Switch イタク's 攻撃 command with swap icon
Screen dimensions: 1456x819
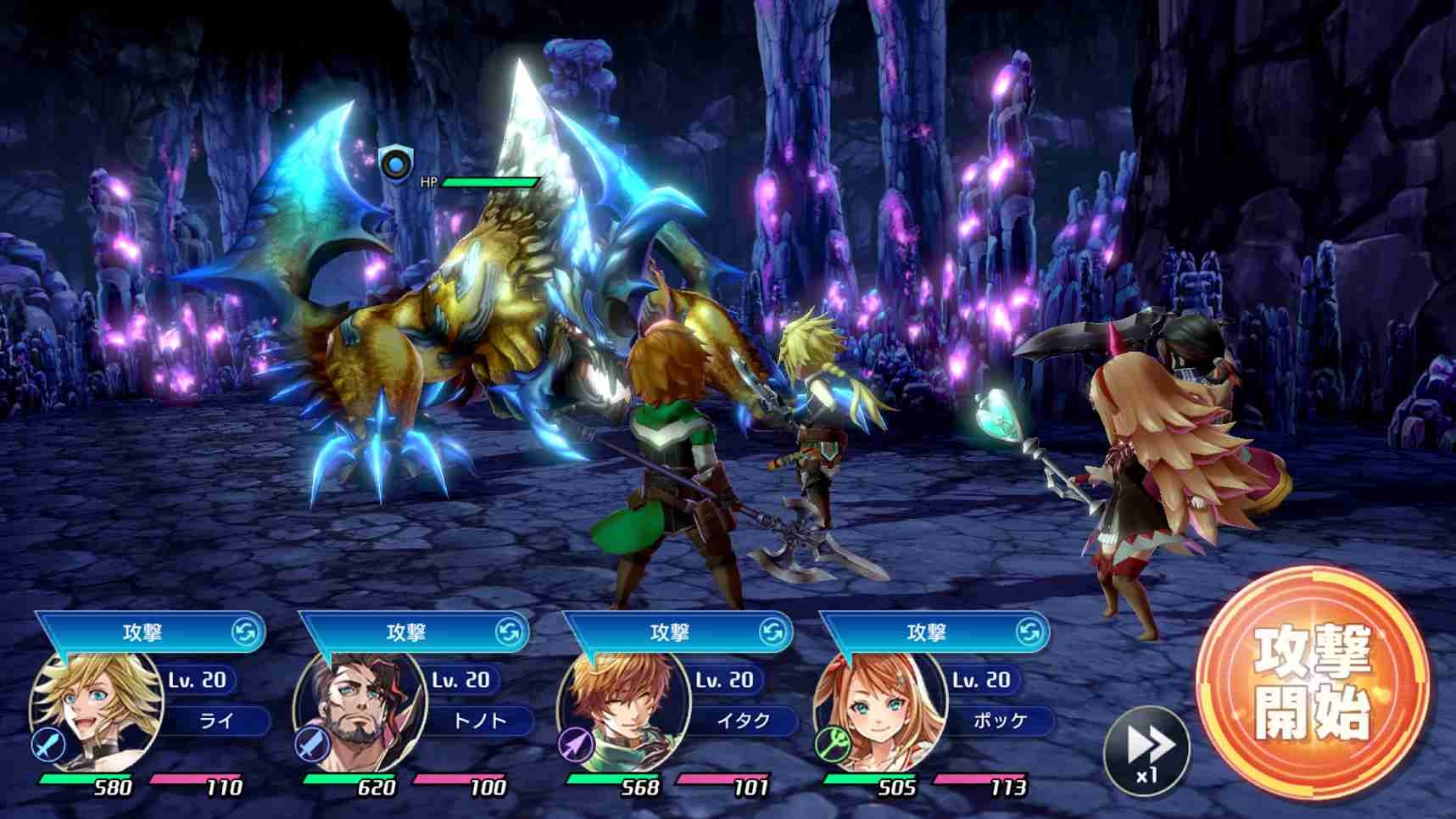click(773, 632)
